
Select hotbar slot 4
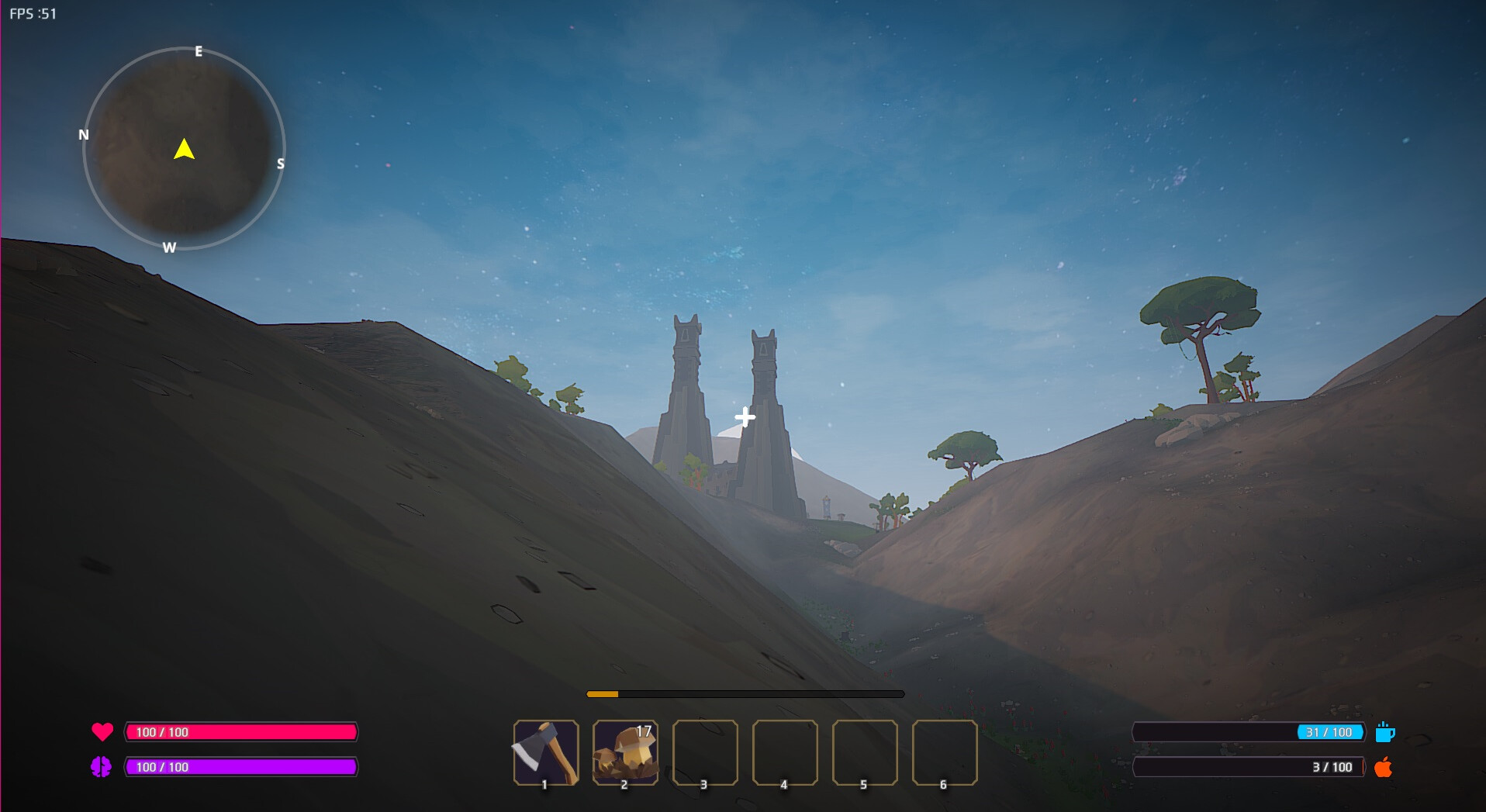click(x=785, y=752)
